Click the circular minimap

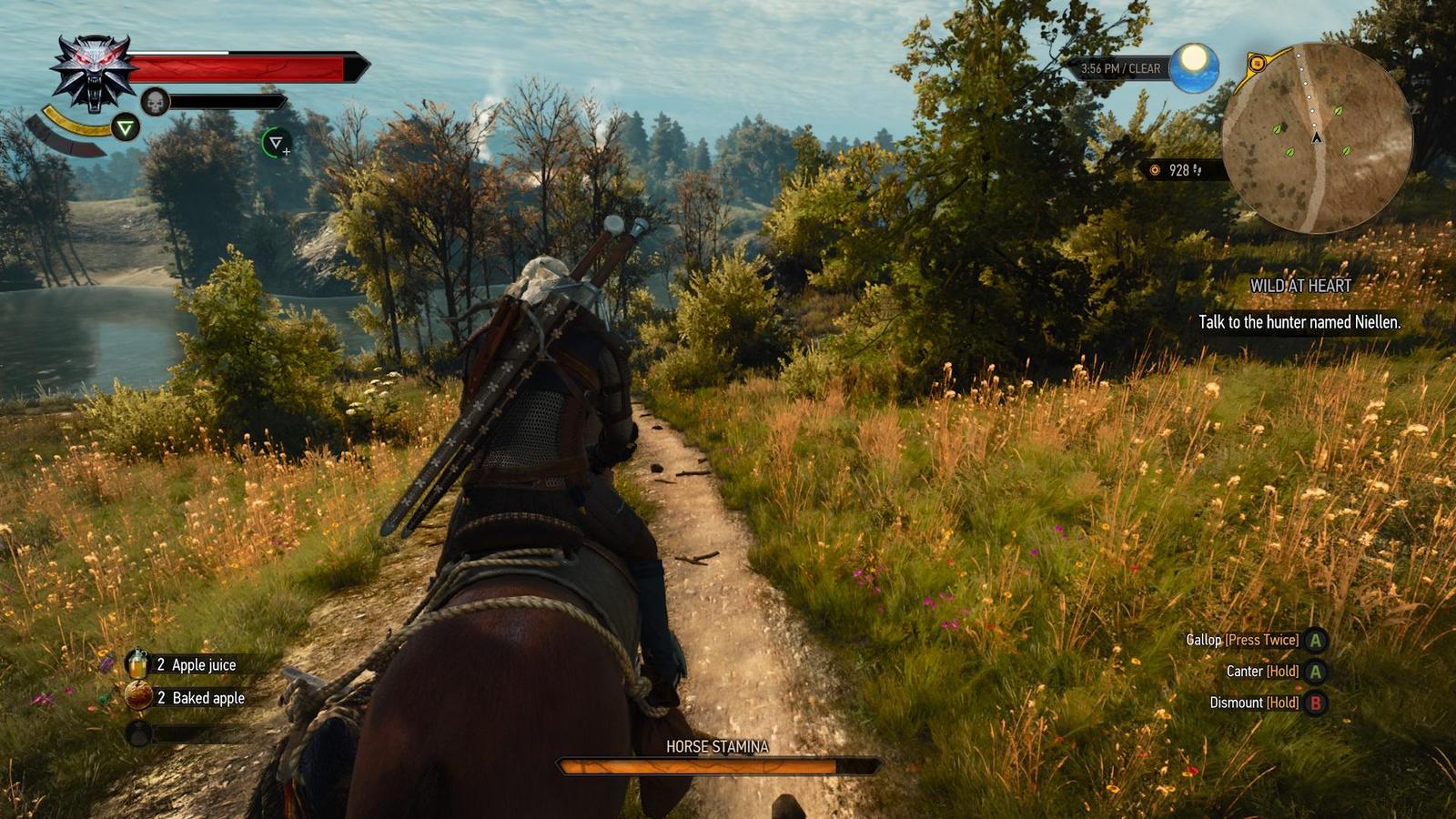pos(1316,137)
